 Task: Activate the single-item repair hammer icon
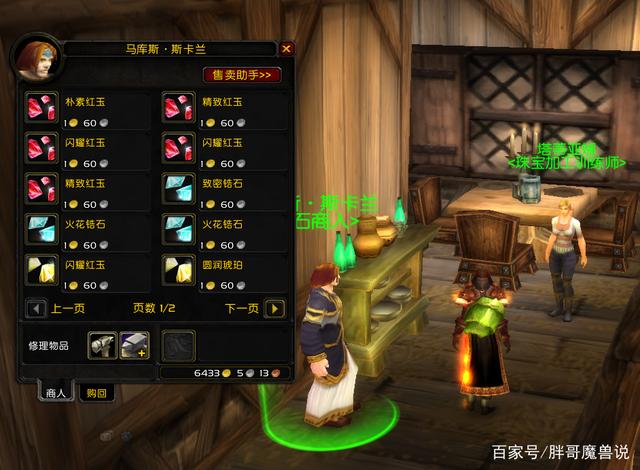pyautogui.click(x=101, y=345)
